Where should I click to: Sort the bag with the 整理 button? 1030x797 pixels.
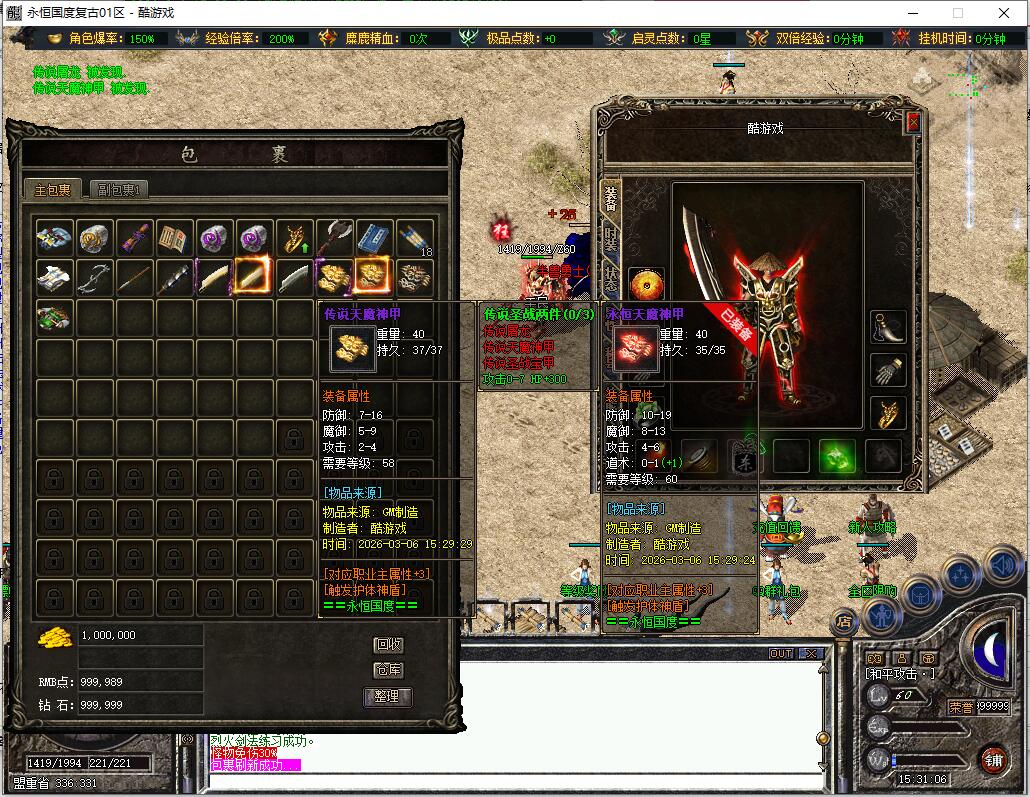(x=388, y=696)
